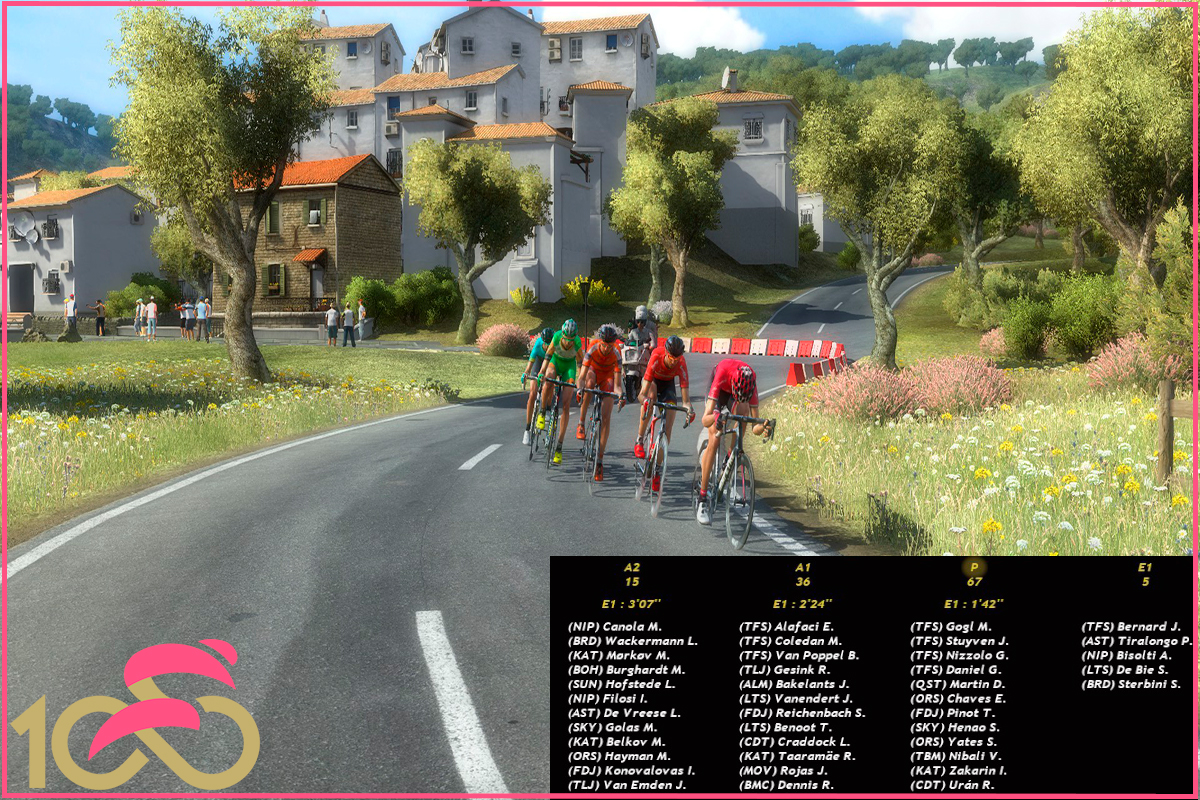1200x800 pixels.
Task: Pick Nizzolo G. from the peloton list
Action: (959, 655)
